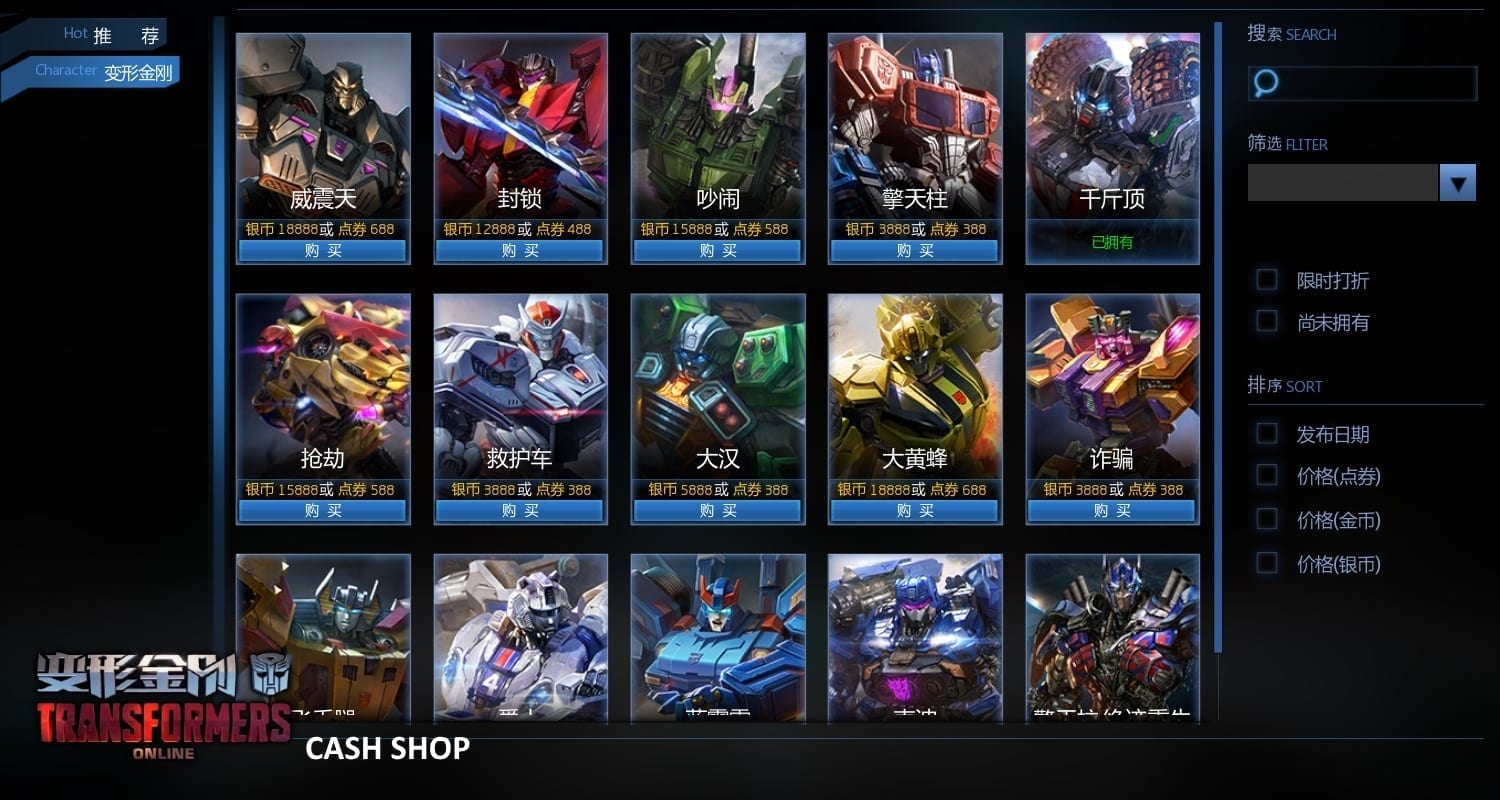This screenshot has height=800, width=1500.
Task: Buy the 救护车 character
Action: (519, 511)
